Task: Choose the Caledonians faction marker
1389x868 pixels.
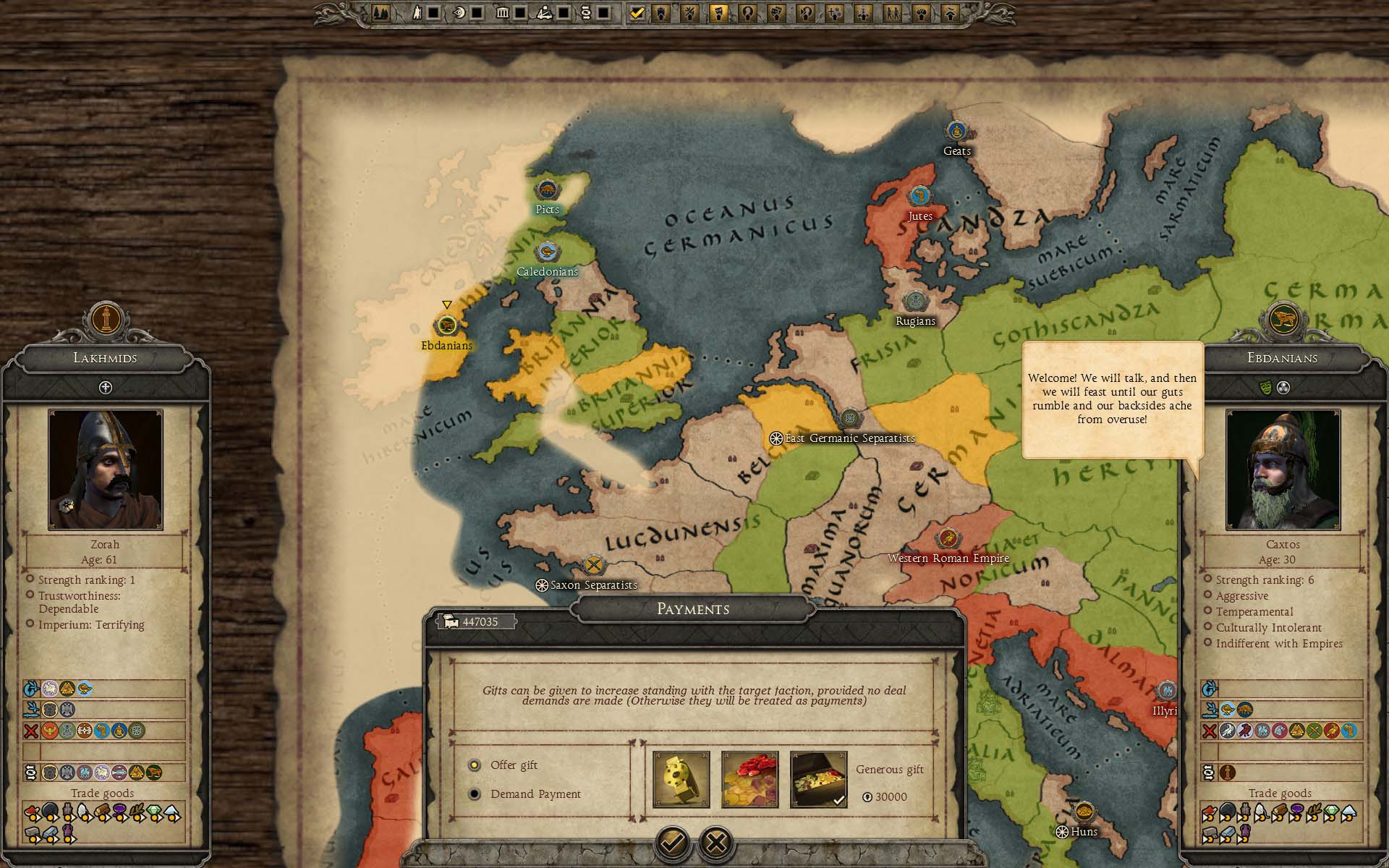Action: pos(547,252)
